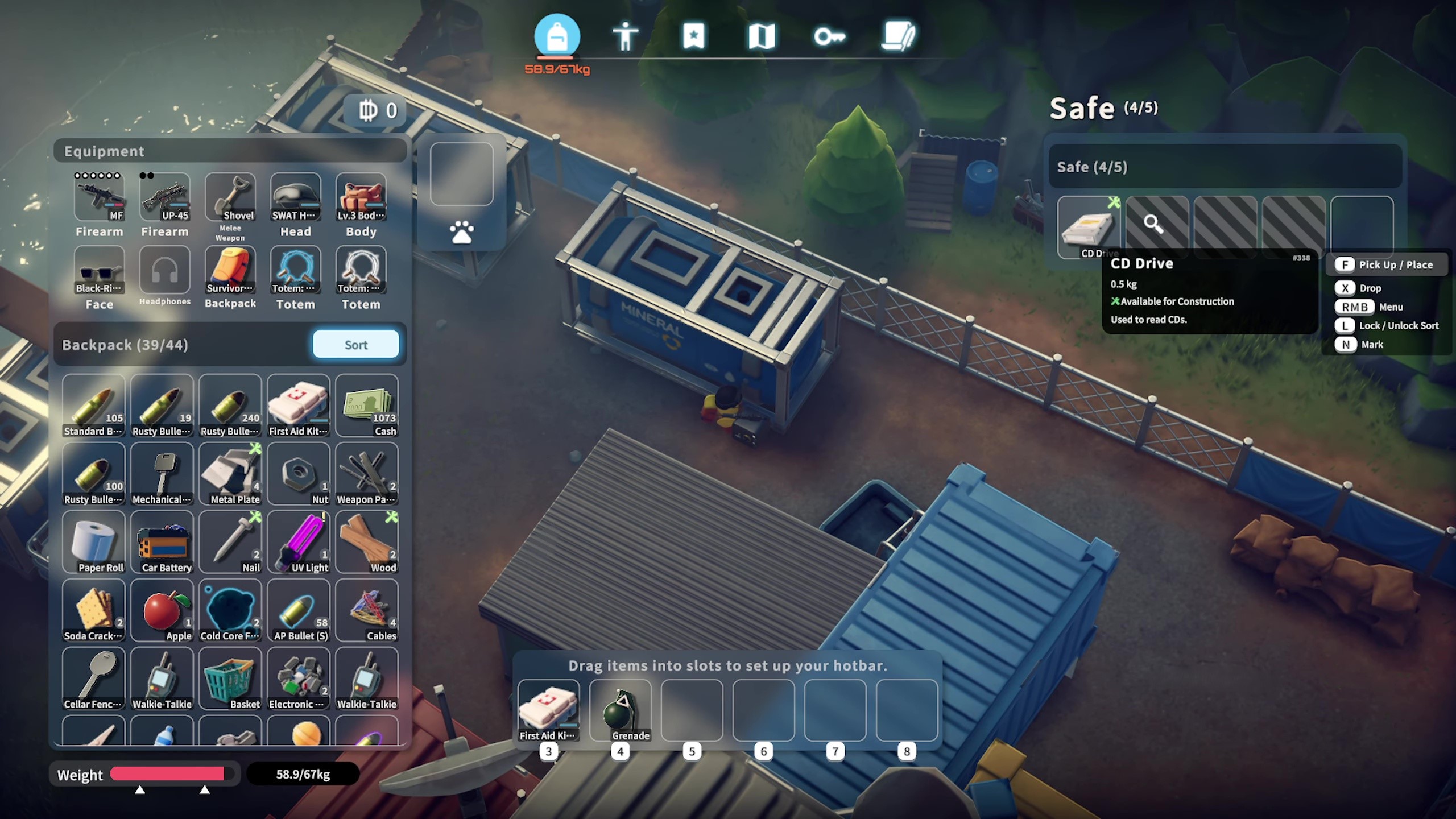This screenshot has width=1456, height=819.
Task: Open the pet paw slot
Action: 461,232
